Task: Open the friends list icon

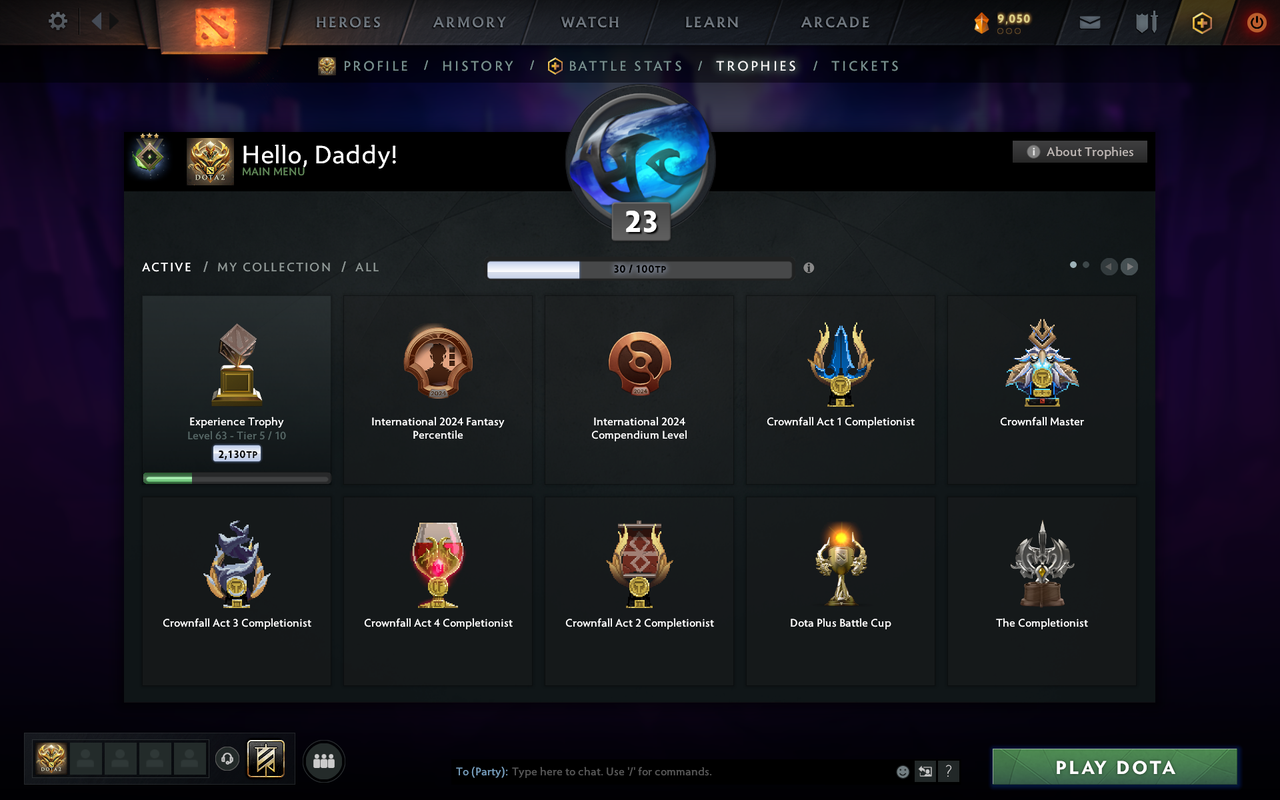Action: pos(324,760)
